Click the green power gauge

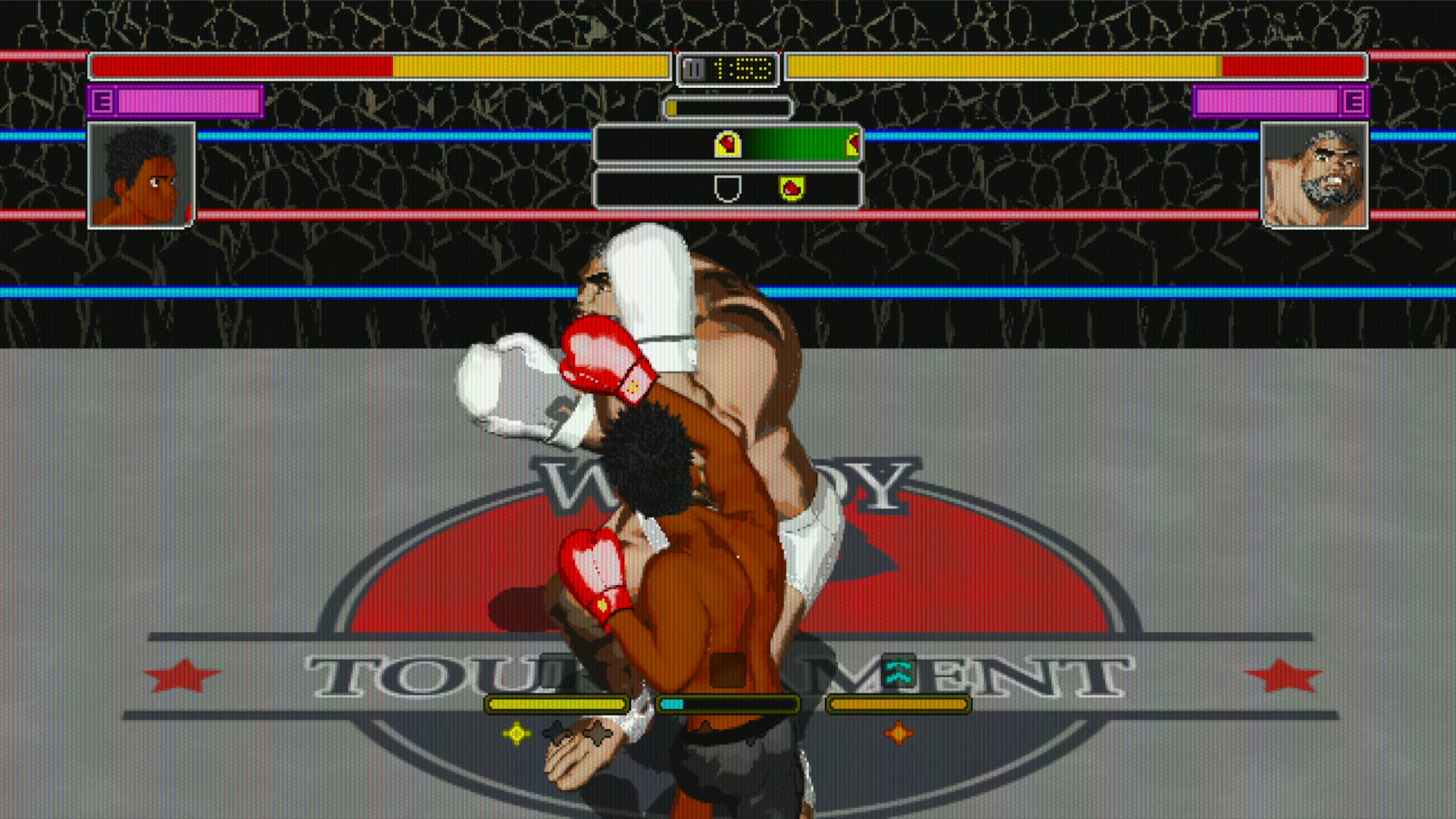pyautogui.click(x=796, y=146)
